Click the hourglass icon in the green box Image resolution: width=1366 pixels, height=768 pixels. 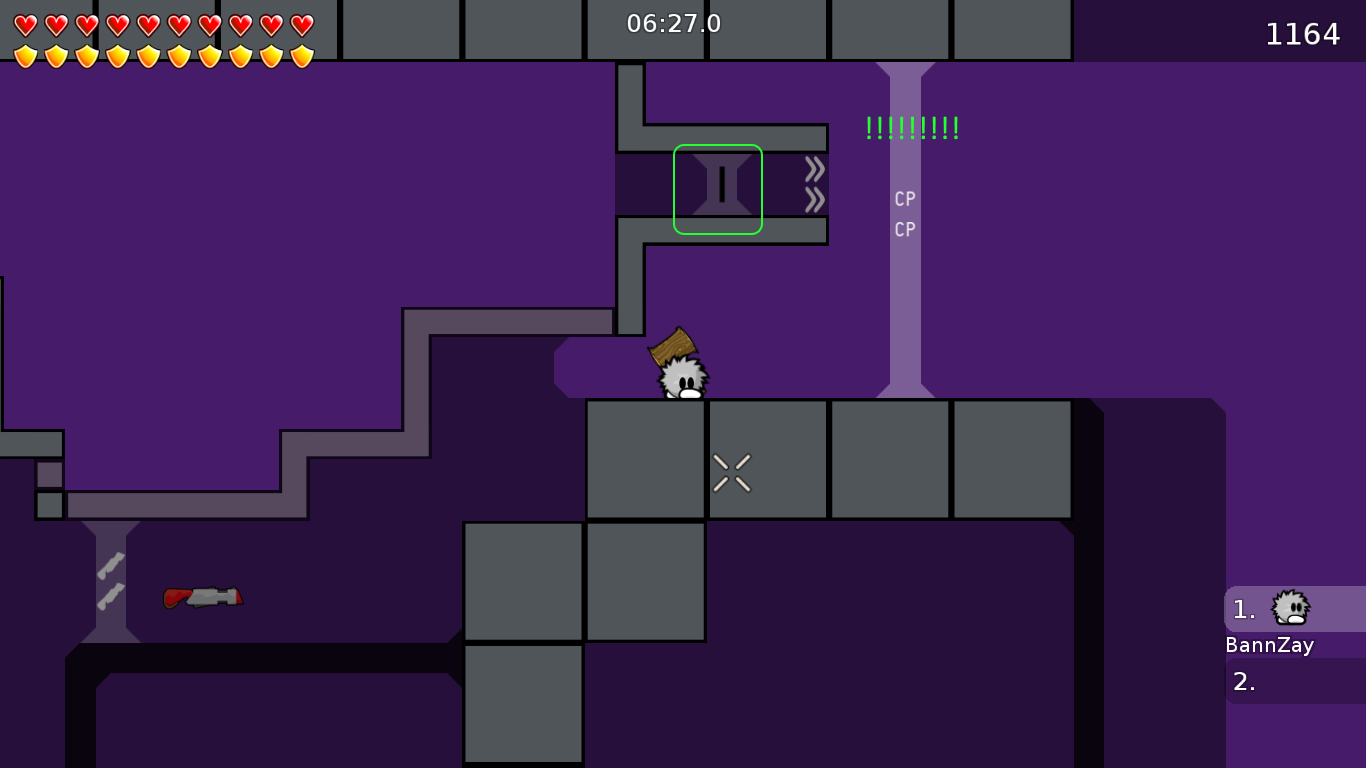[x=723, y=188]
